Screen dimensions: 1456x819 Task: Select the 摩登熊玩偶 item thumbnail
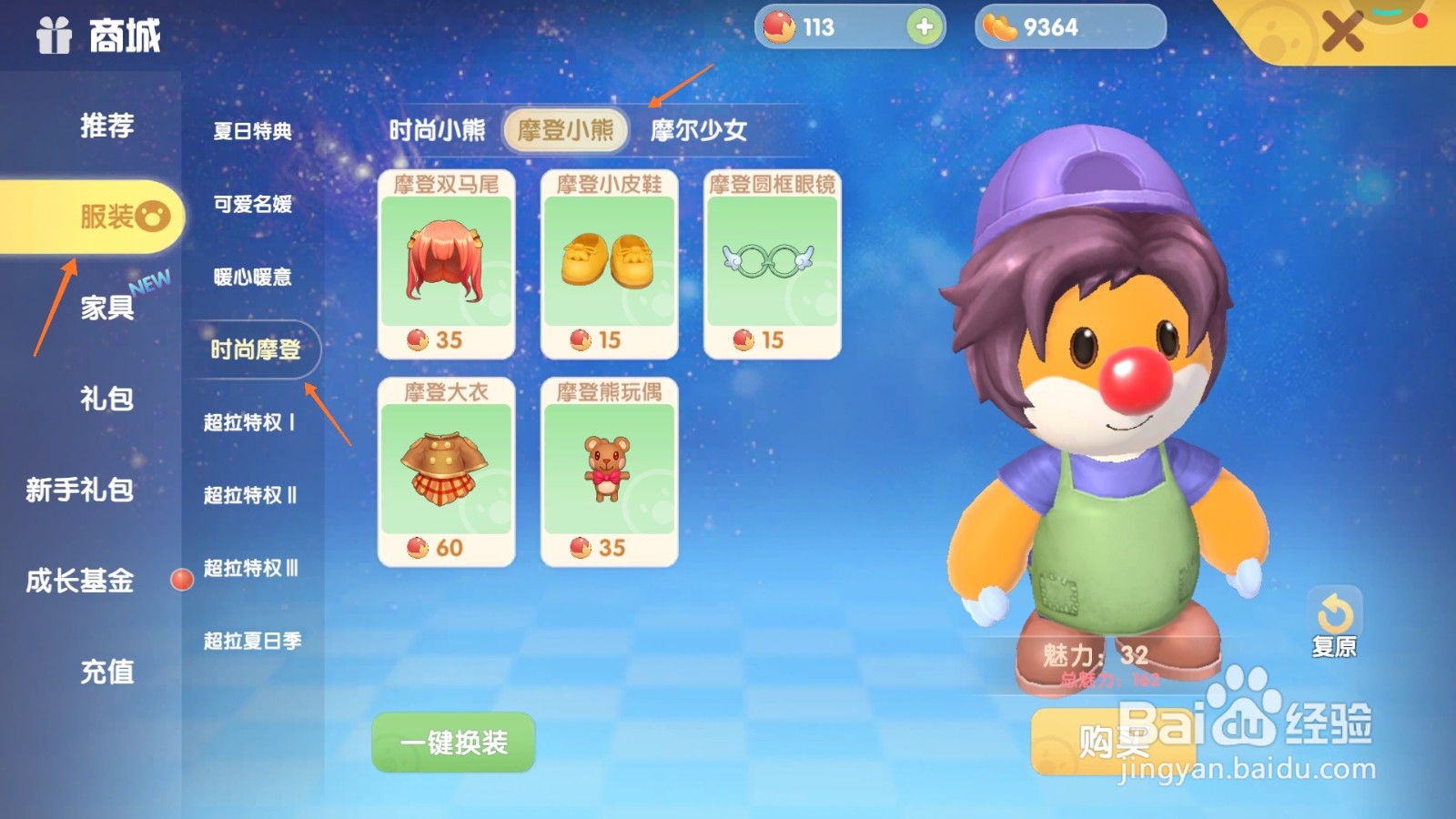609,469
